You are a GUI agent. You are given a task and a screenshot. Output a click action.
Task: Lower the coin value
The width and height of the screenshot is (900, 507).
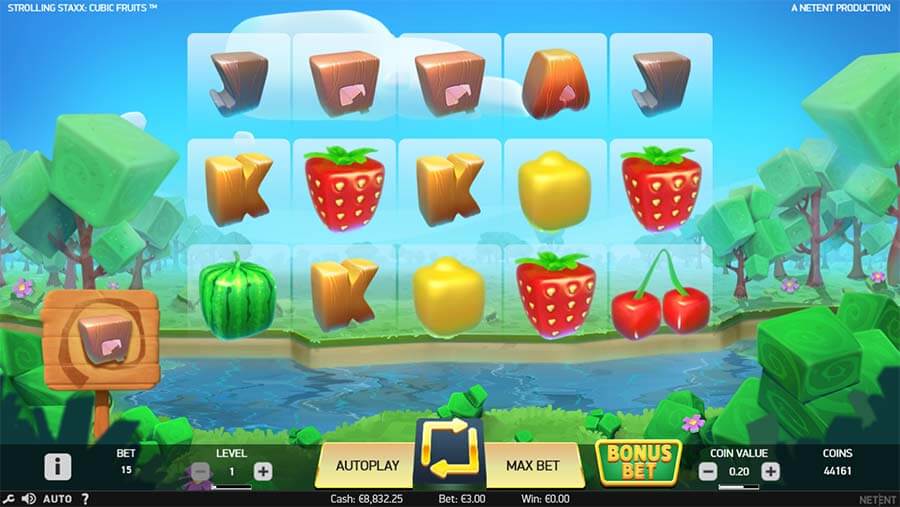[x=708, y=471]
